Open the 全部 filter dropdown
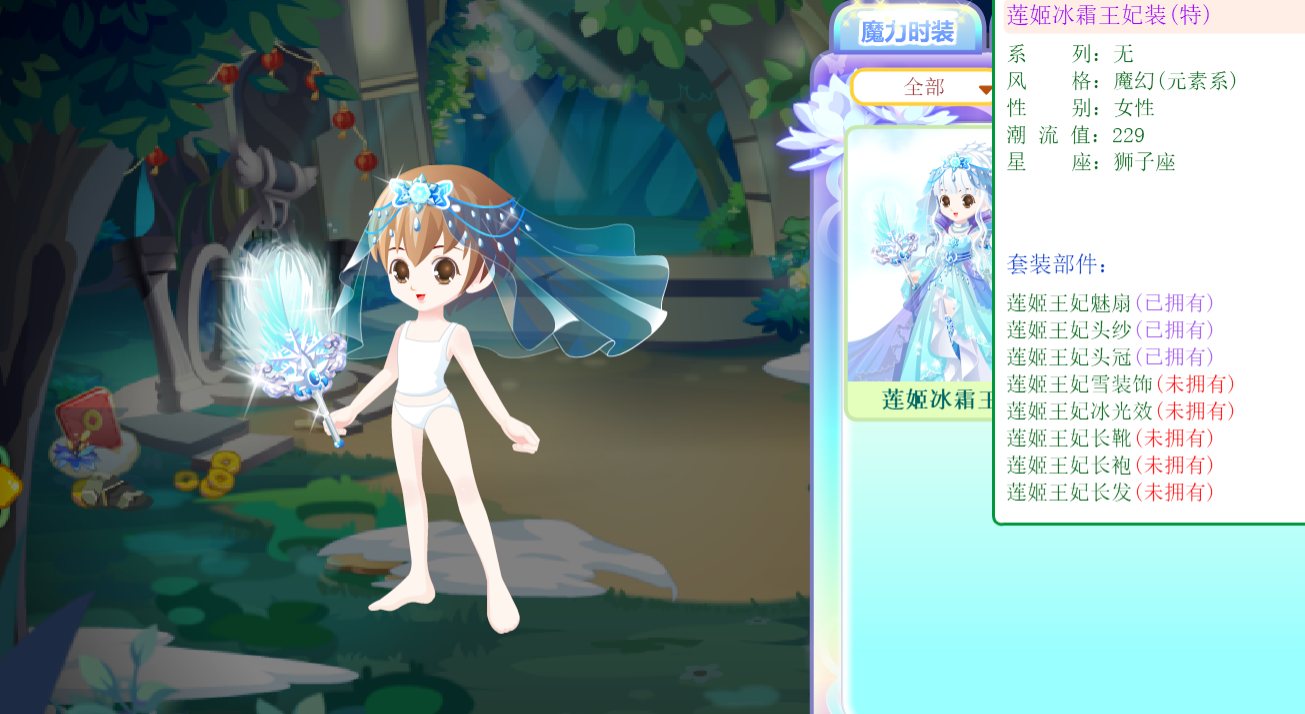This screenshot has height=714, width=1305. [x=924, y=88]
